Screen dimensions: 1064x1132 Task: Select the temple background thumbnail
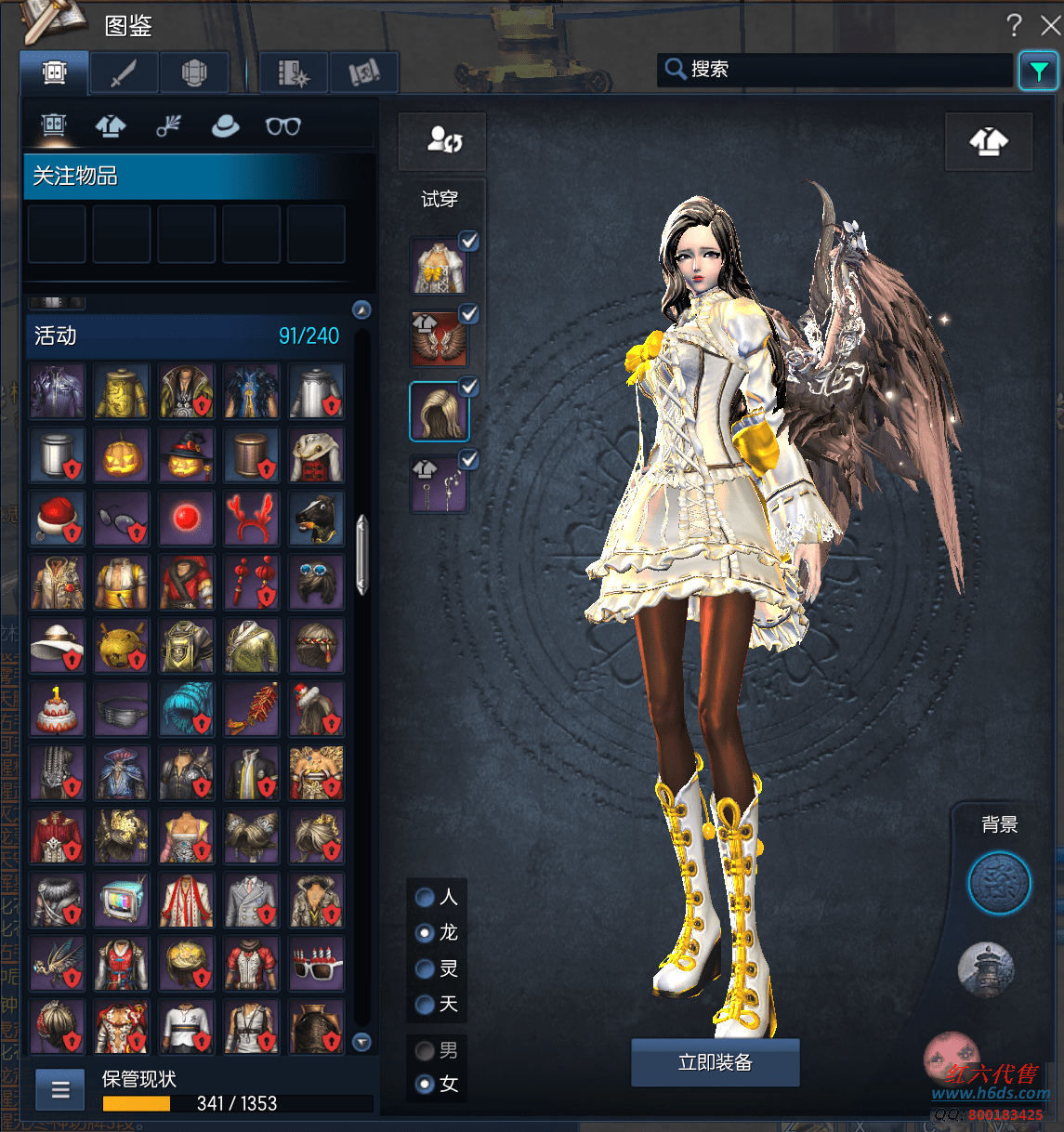click(986, 969)
